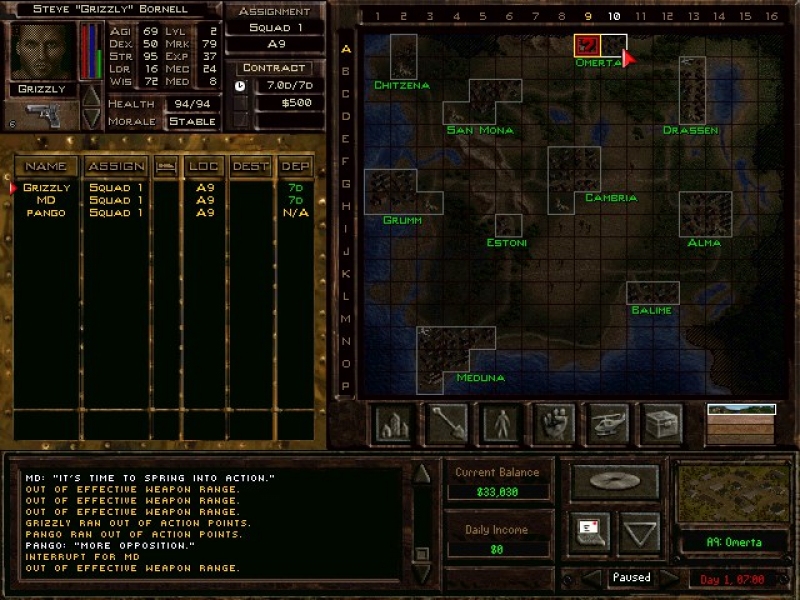Toggle the team figure map filter
This screenshot has height=600, width=800.
click(499, 422)
